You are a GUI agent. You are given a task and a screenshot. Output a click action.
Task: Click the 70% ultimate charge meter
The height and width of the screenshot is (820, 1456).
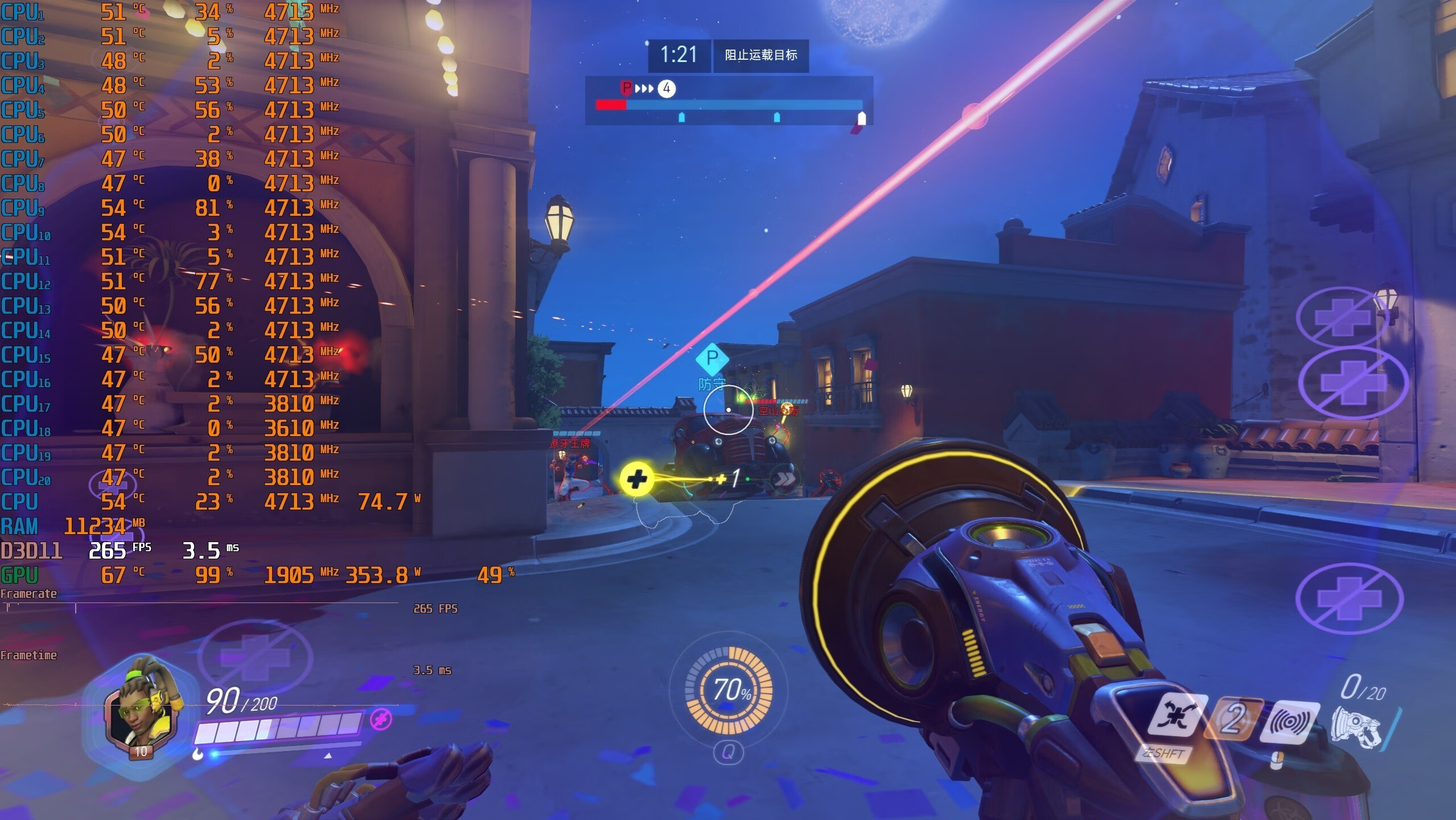pyautogui.click(x=729, y=690)
